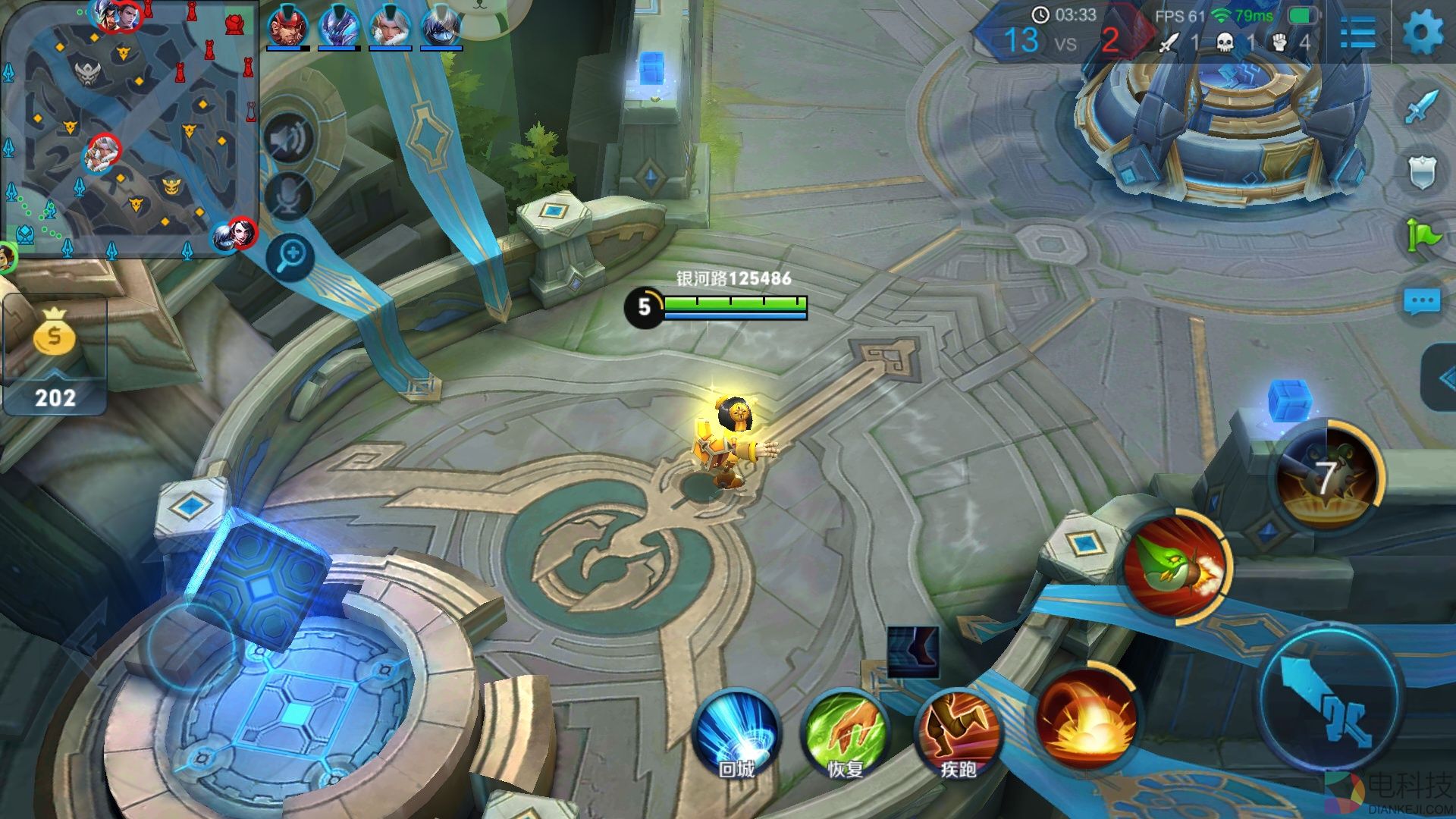Click the magnifier zoom button
The height and width of the screenshot is (819, 1456).
pyautogui.click(x=290, y=256)
